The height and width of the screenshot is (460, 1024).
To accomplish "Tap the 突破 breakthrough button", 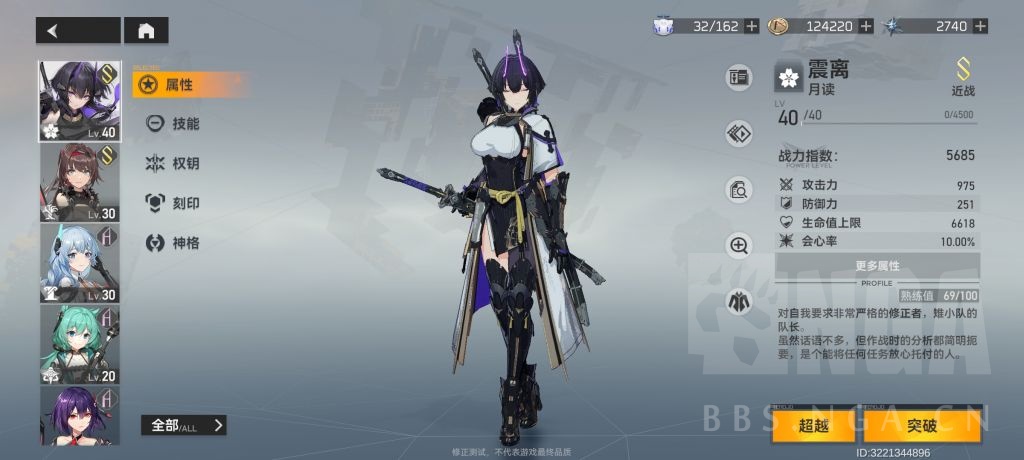I will [x=922, y=425].
